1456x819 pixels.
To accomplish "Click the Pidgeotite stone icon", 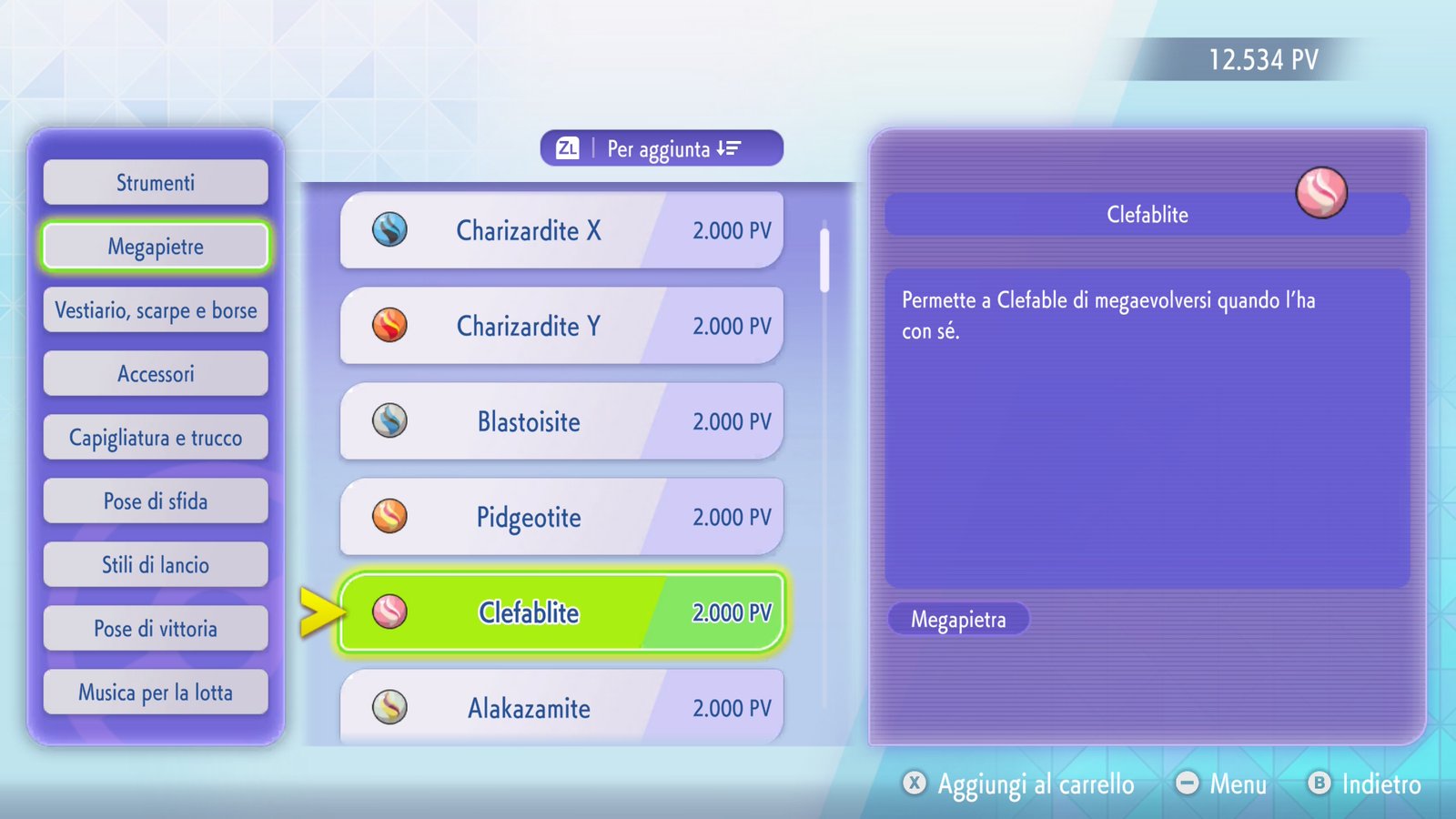I will (x=391, y=517).
